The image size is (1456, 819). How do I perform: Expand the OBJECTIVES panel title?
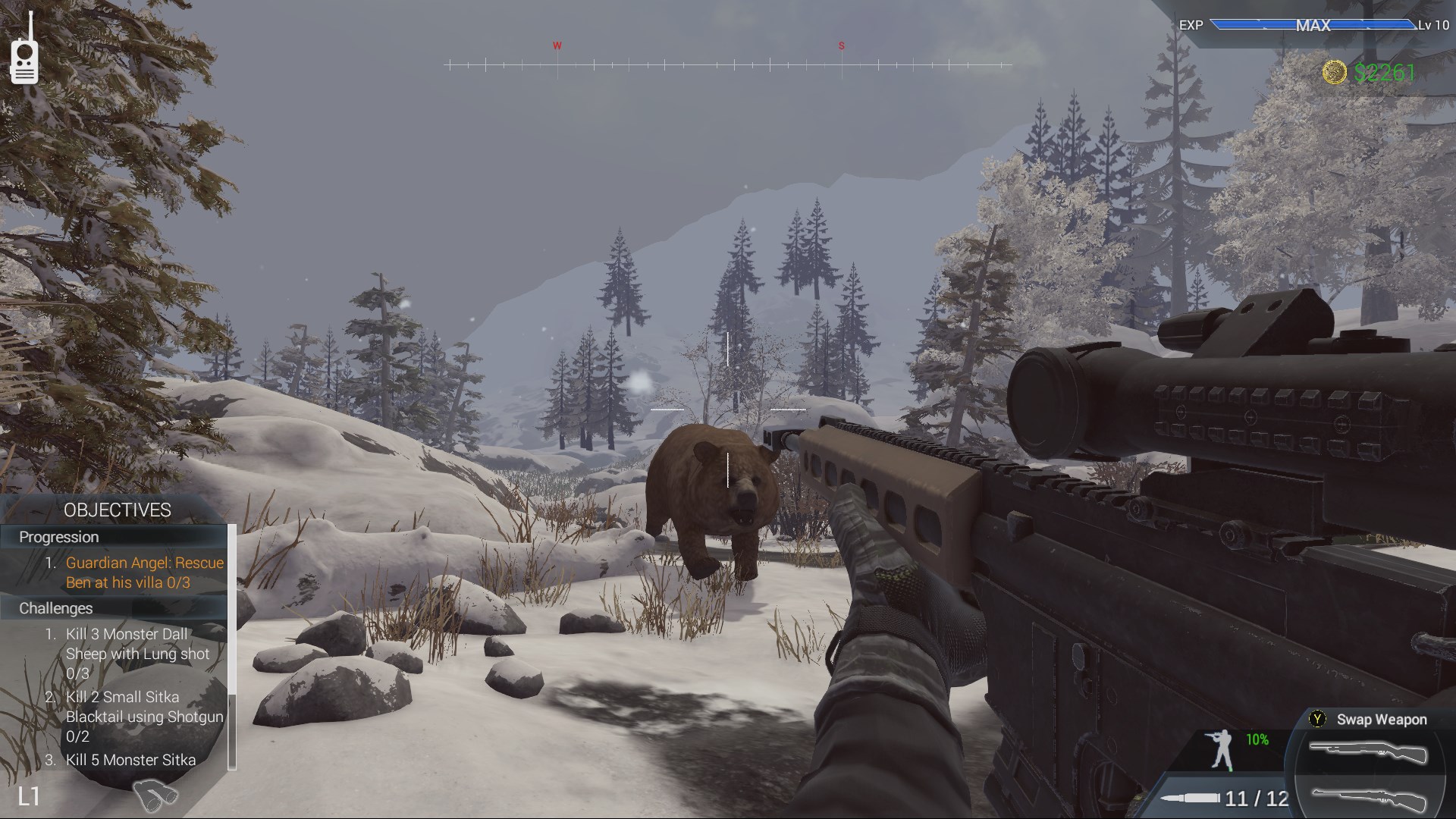[x=118, y=510]
